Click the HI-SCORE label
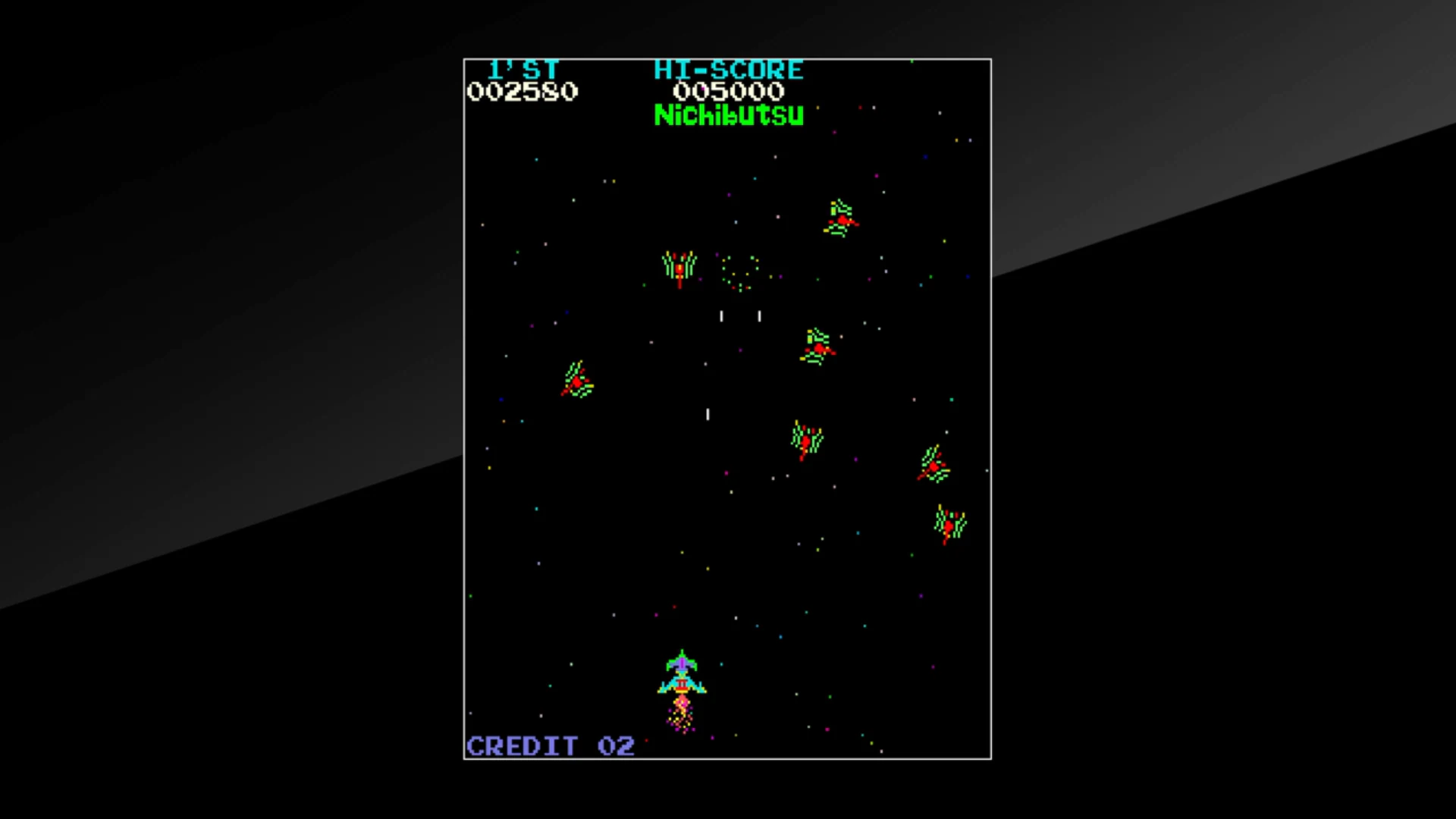This screenshot has width=1456, height=819. [728, 70]
